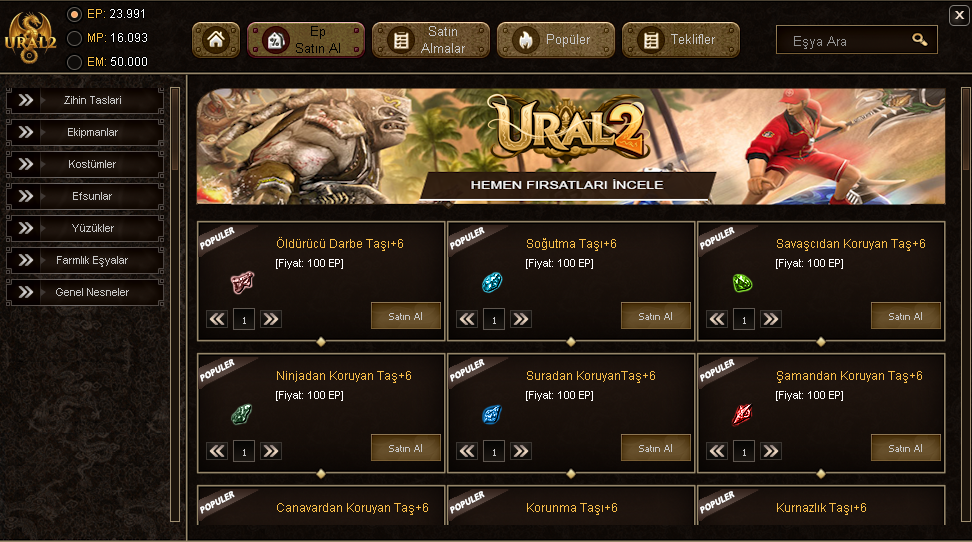This screenshot has height=542, width=972.
Task: Select the Genel Nesneler category
Action: (x=86, y=292)
